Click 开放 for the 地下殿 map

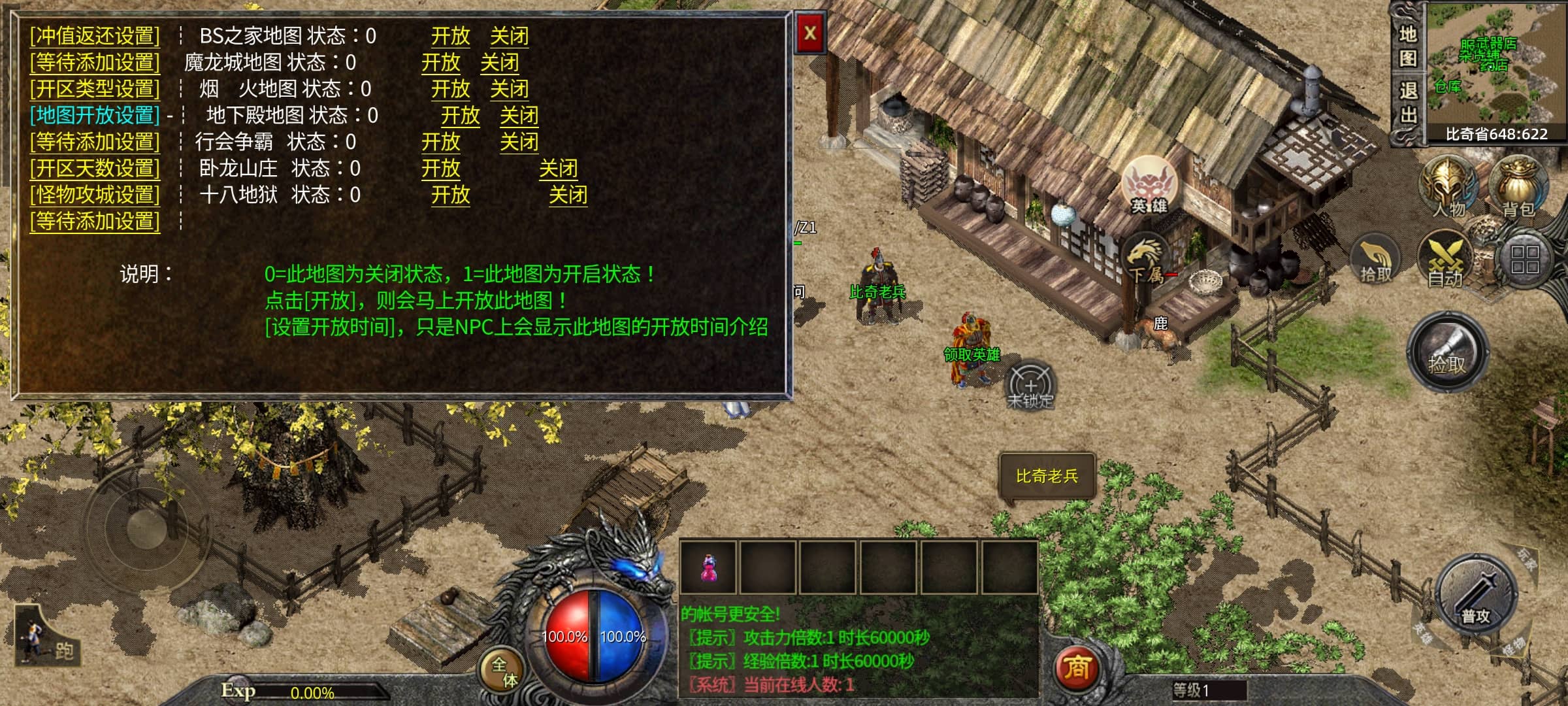tap(460, 116)
